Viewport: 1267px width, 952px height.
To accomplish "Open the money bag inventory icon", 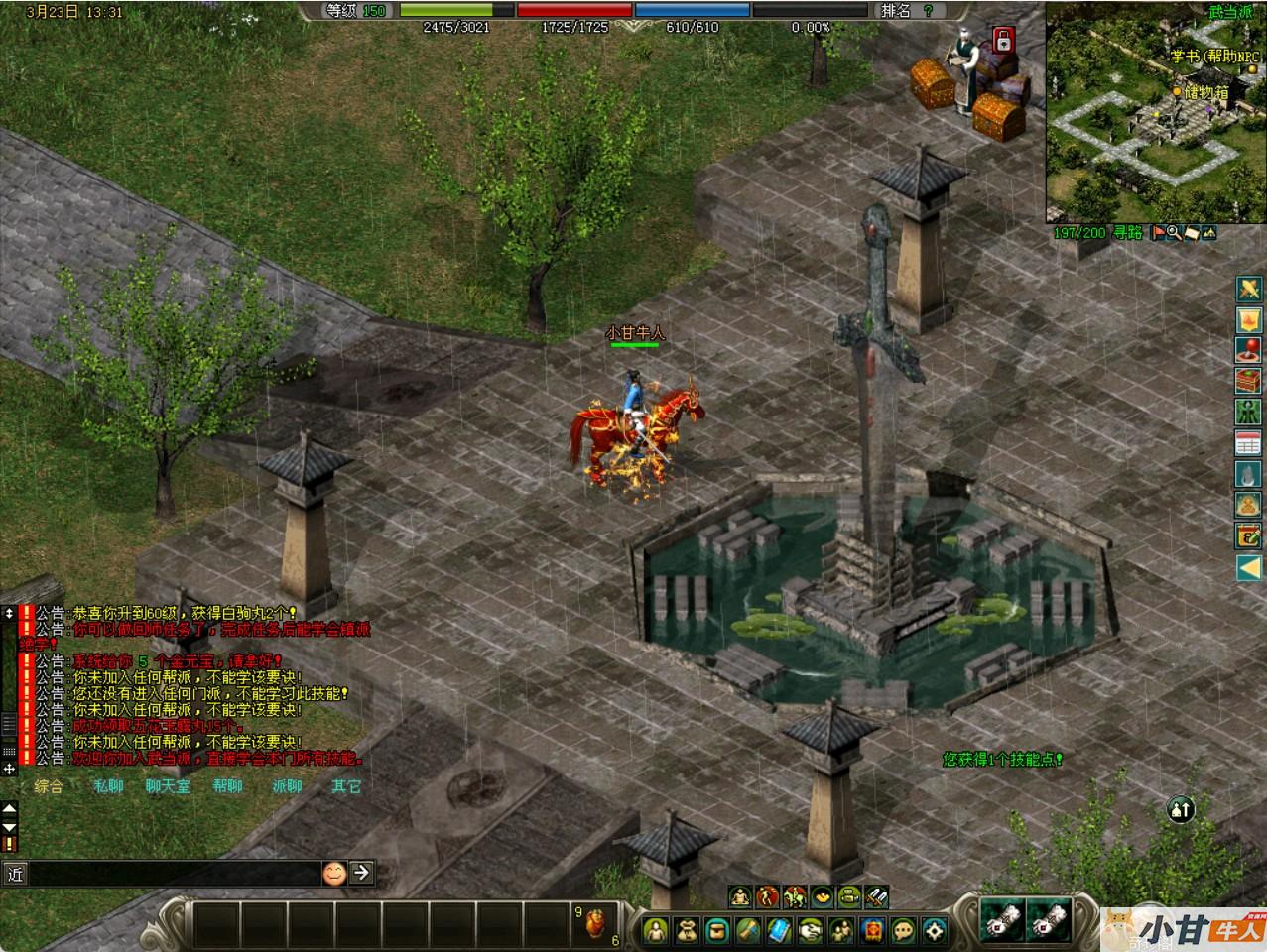I will coord(687,931).
